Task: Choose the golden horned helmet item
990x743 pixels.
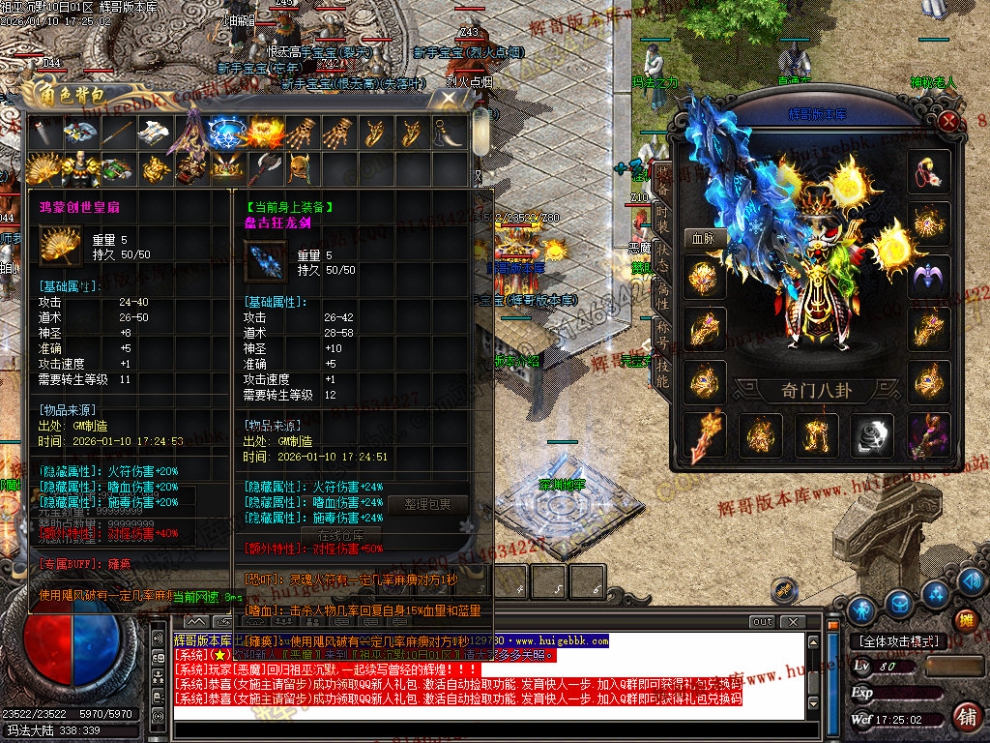Action: pos(299,168)
